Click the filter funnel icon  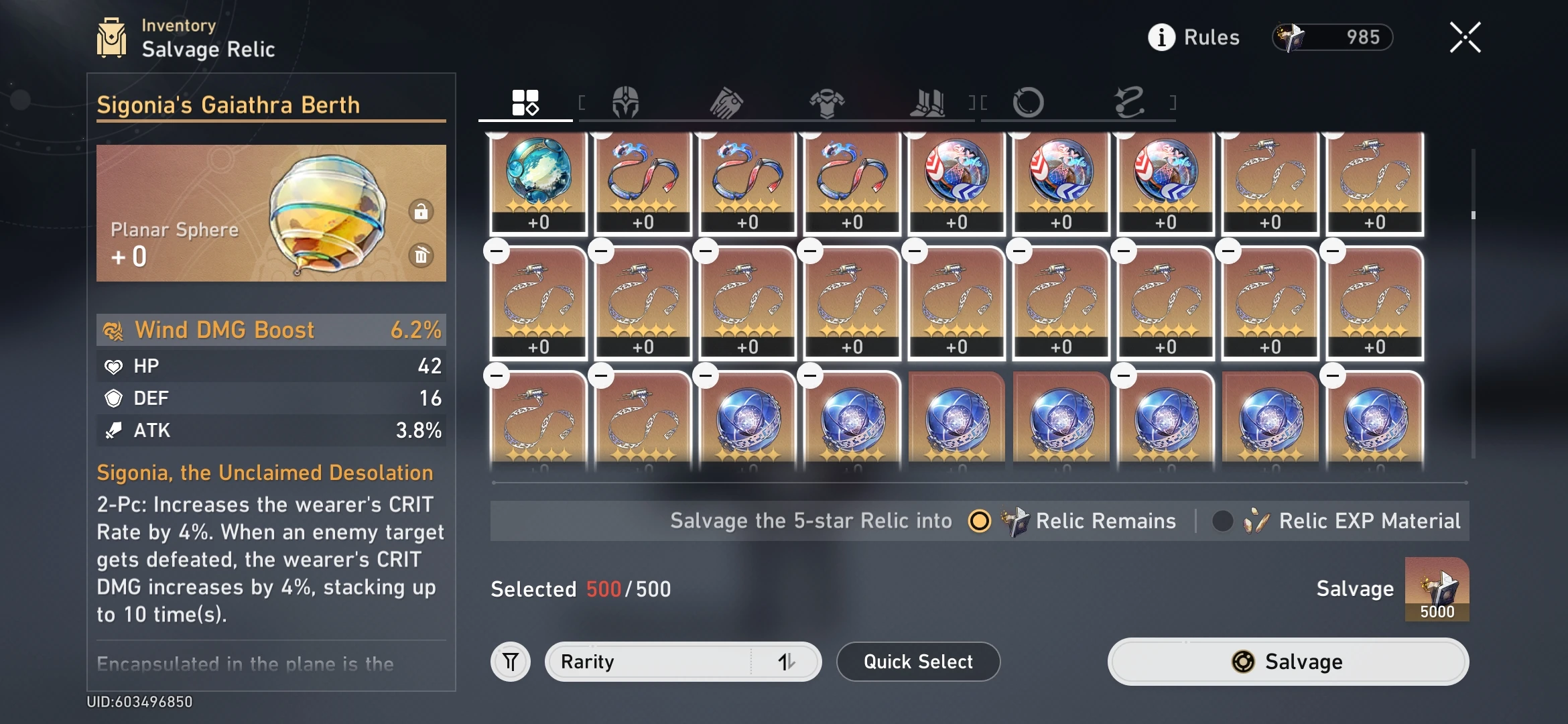pos(511,662)
